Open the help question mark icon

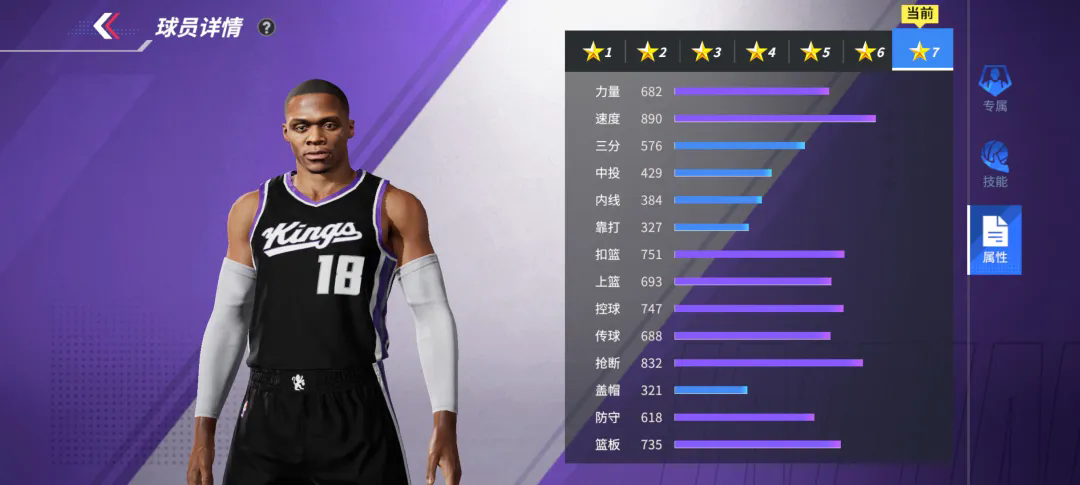pyautogui.click(x=266, y=28)
